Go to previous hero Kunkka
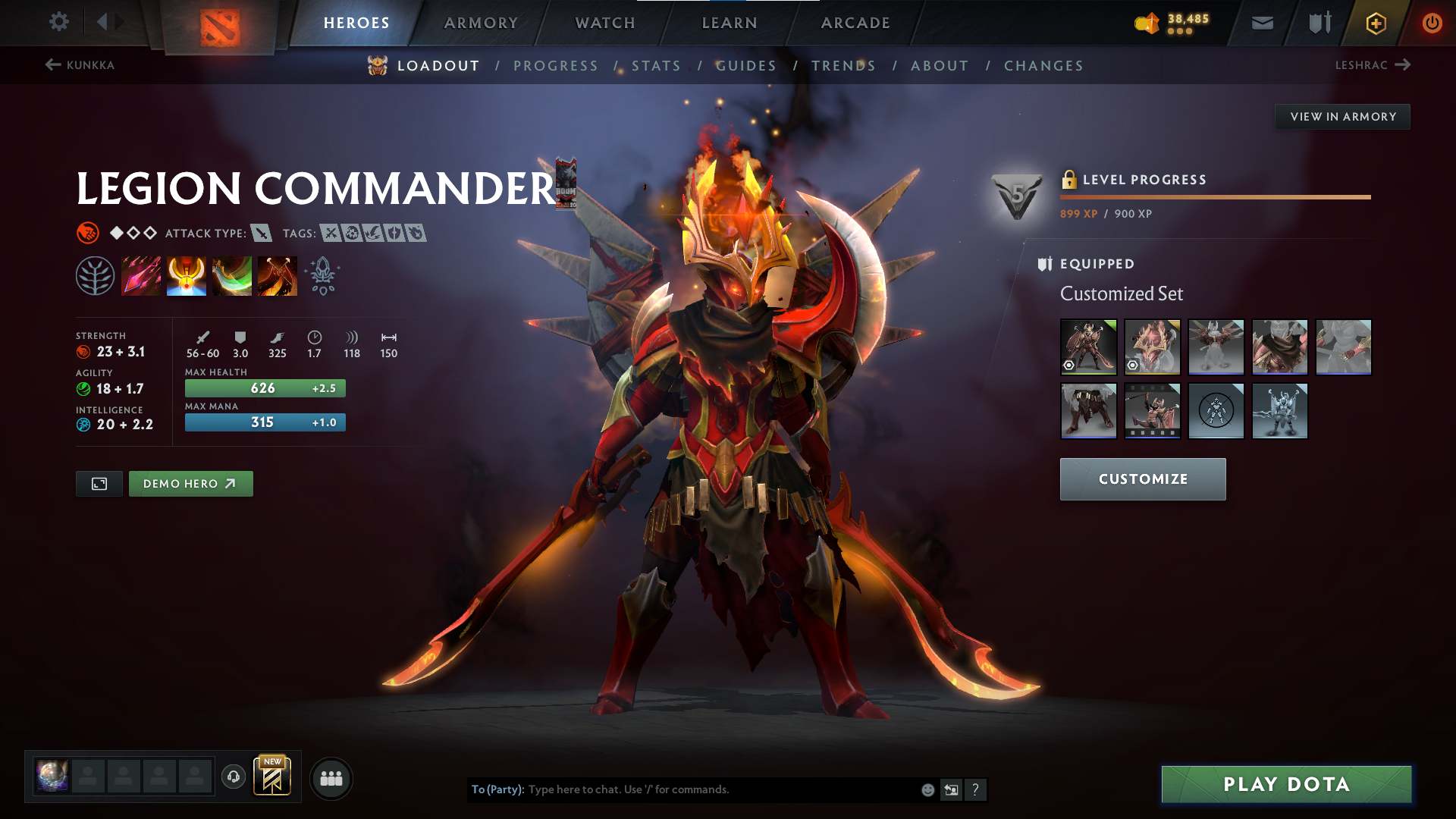 tap(80, 65)
